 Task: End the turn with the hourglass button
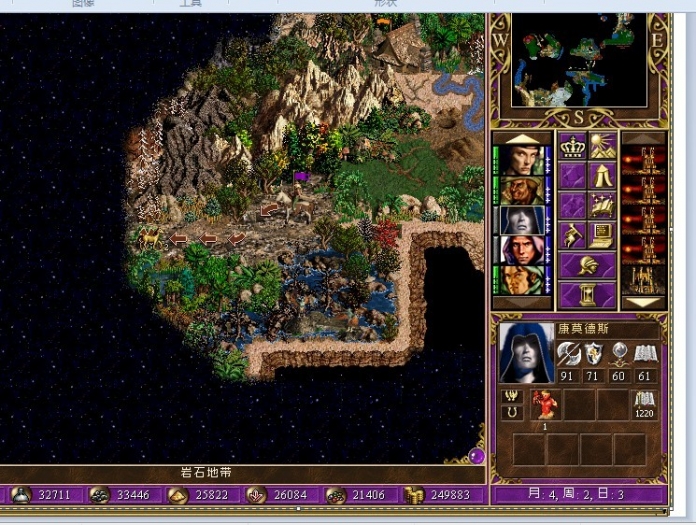tap(586, 293)
